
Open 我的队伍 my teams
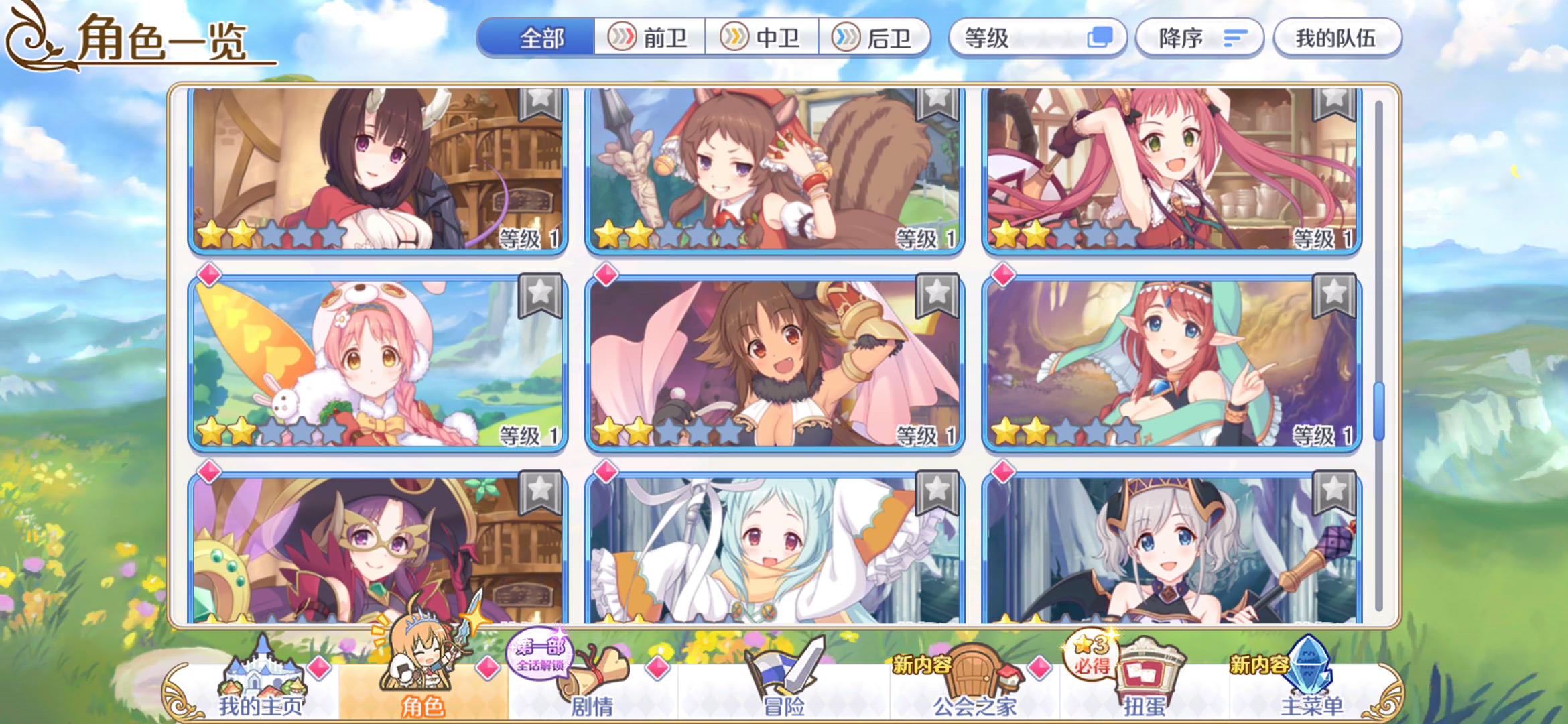pos(1338,38)
